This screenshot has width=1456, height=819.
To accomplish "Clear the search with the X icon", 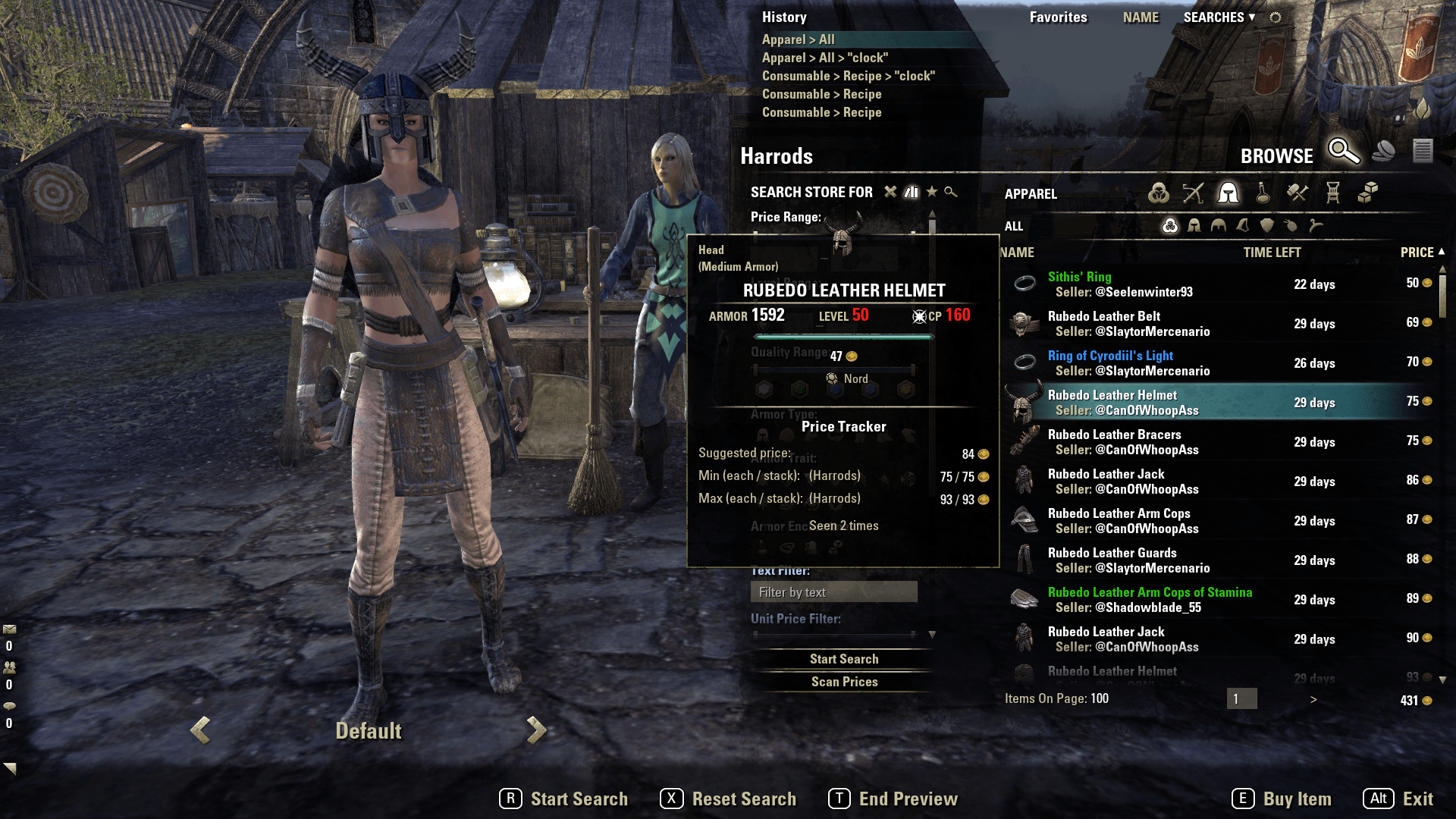I will (x=890, y=192).
